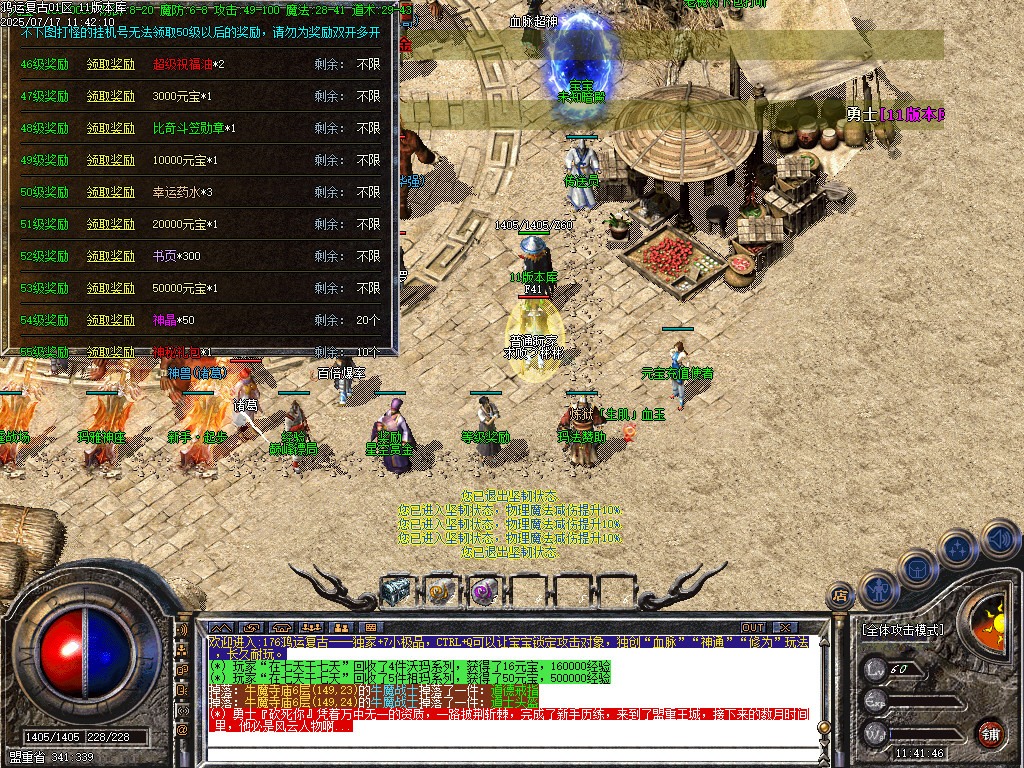Claim the level 54 神晶 reward

(110, 321)
